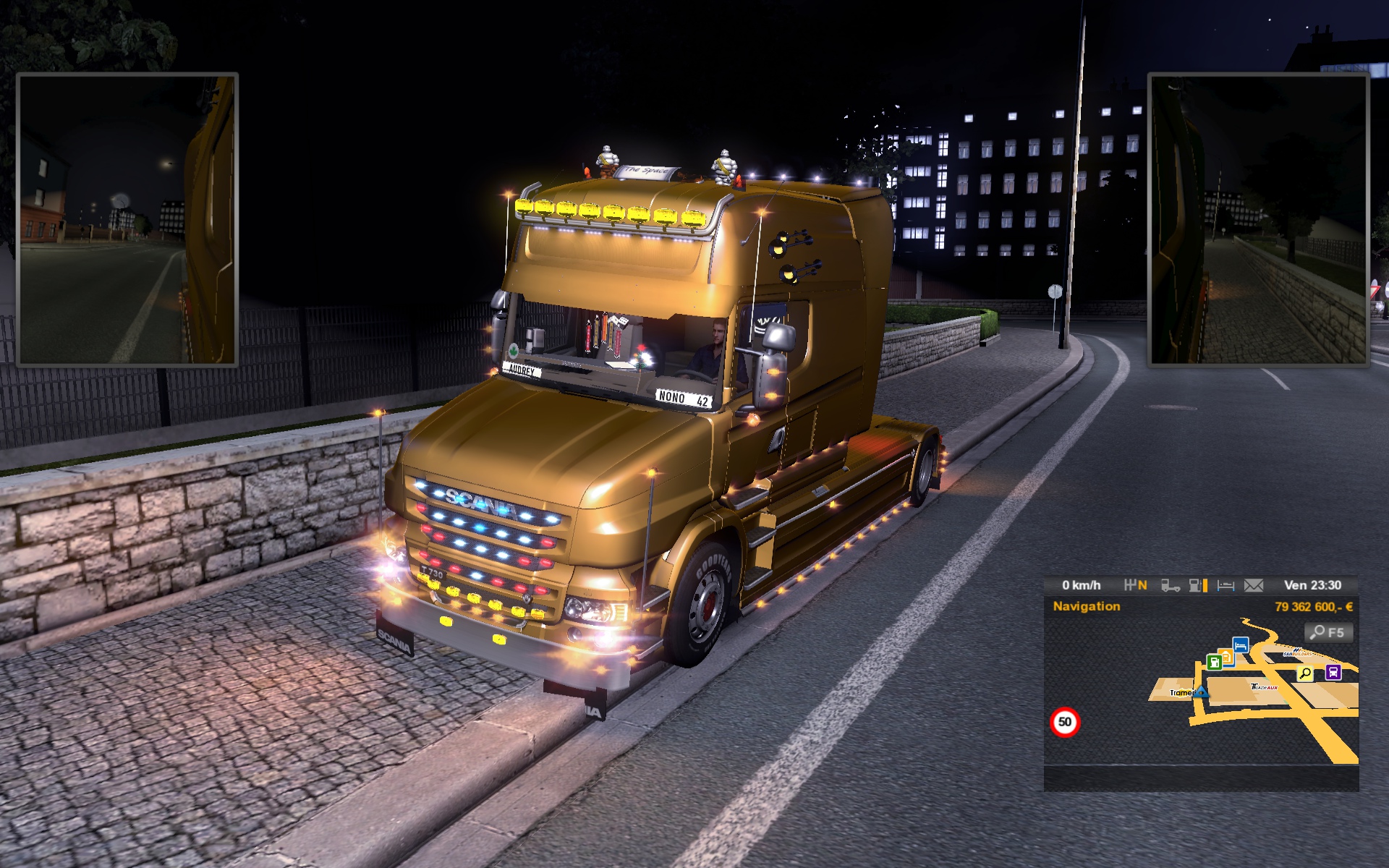Select the green fuel station map marker
This screenshot has height=868, width=1389.
click(x=1214, y=662)
